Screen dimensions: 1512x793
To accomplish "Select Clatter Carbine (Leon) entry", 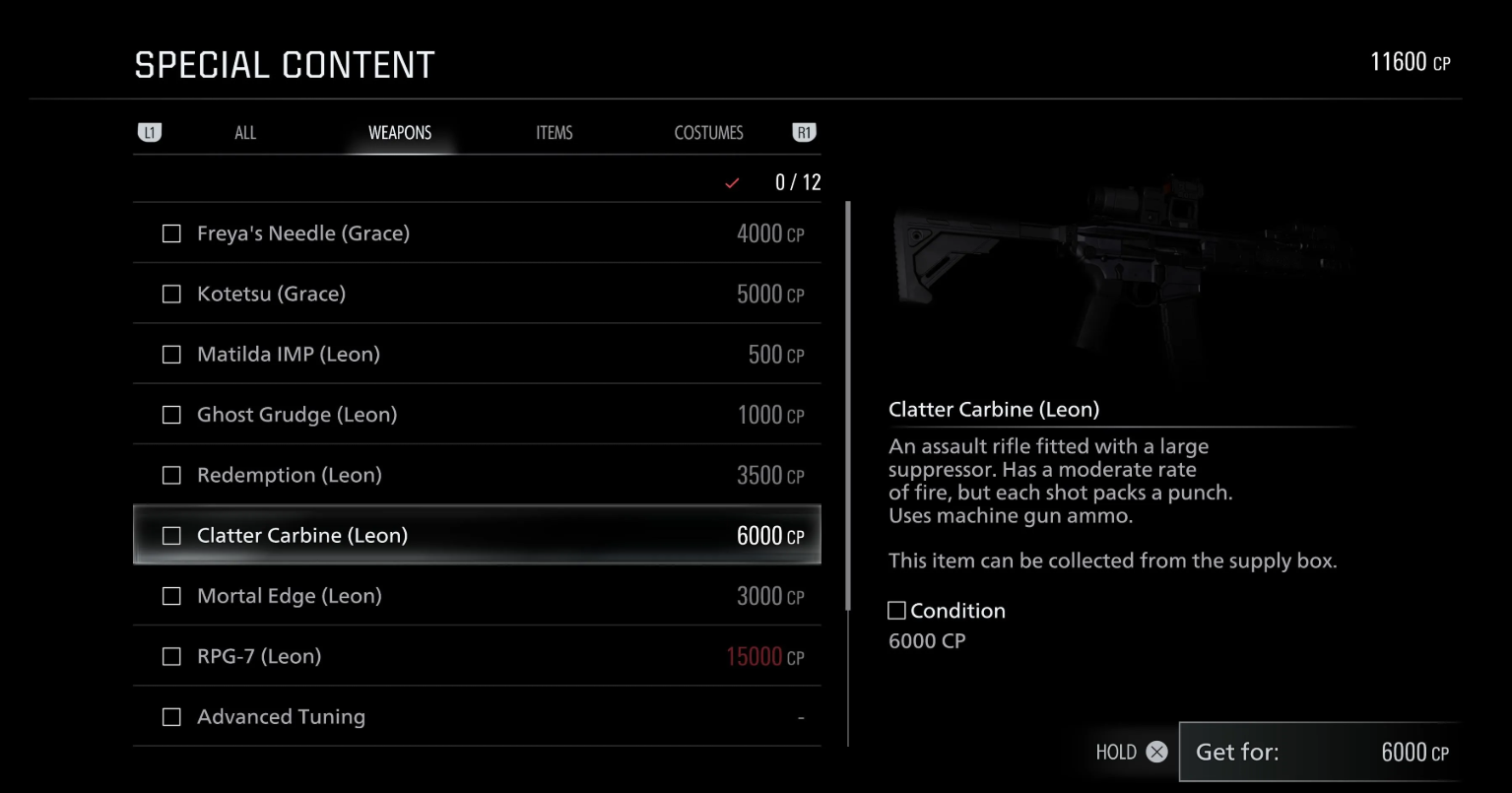I will pos(477,535).
